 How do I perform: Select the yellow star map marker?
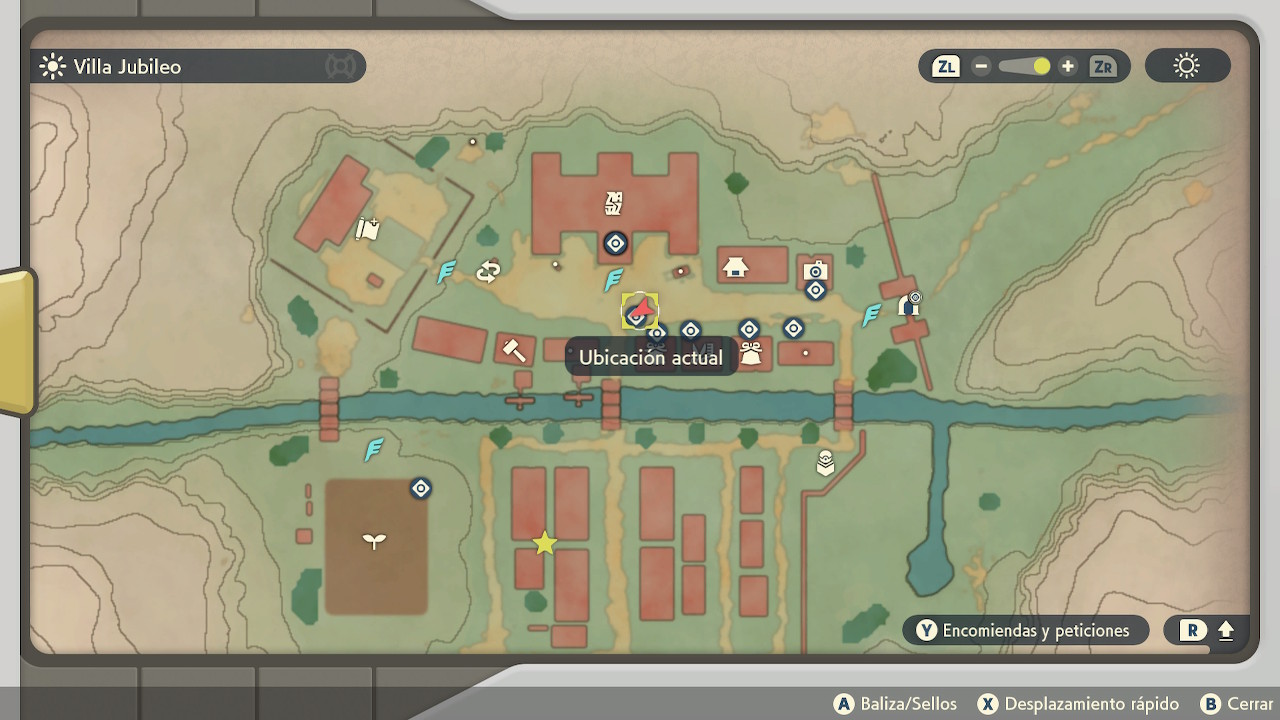point(544,543)
